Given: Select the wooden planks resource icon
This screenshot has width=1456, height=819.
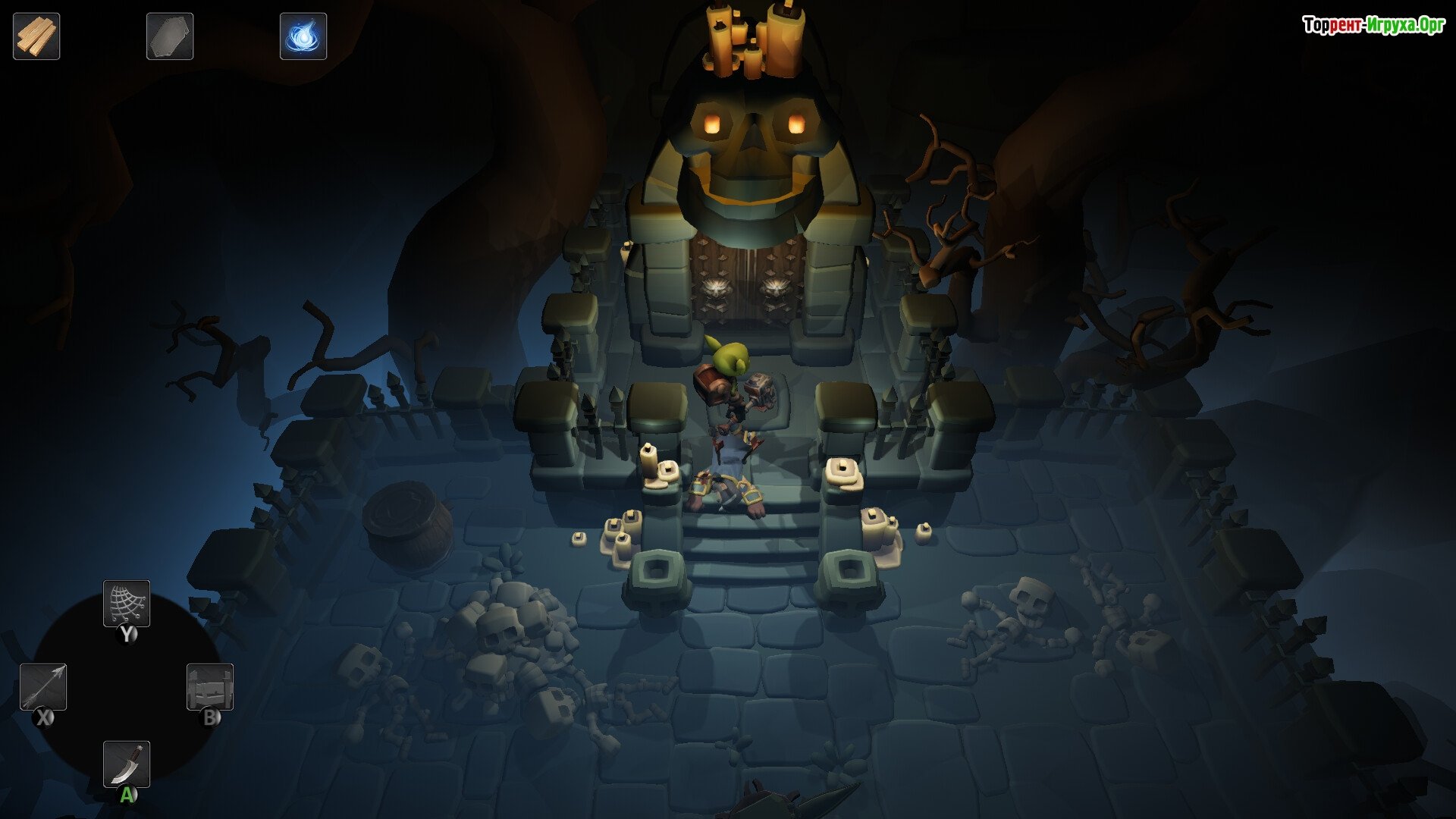Looking at the screenshot, I should pyautogui.click(x=36, y=36).
